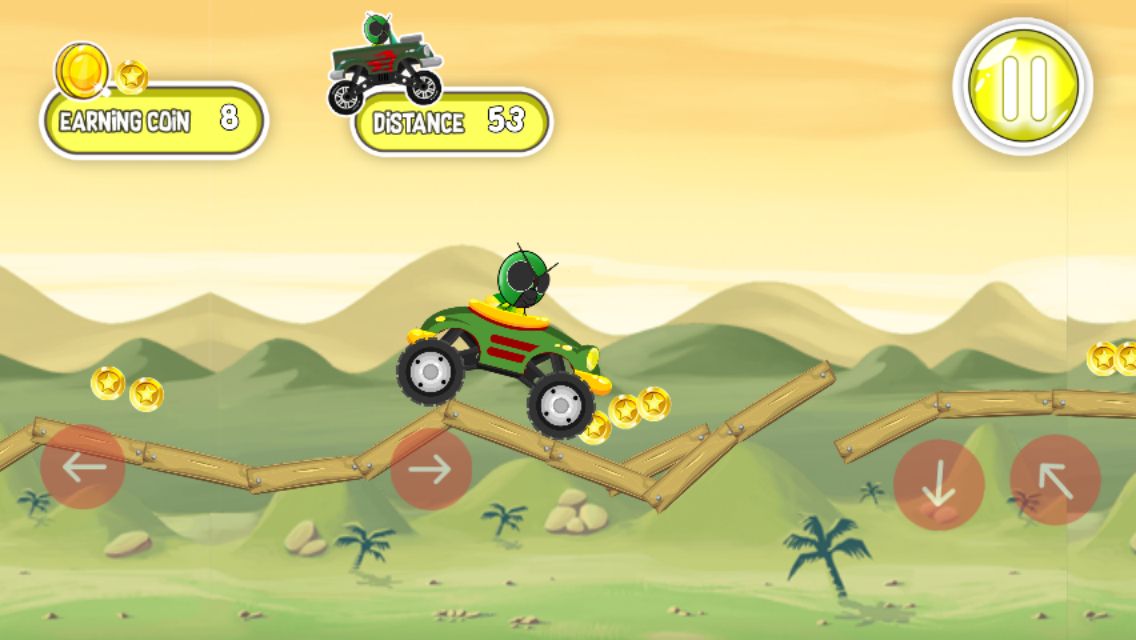
Task: Tap the left arrow control
Action: pos(83,467)
